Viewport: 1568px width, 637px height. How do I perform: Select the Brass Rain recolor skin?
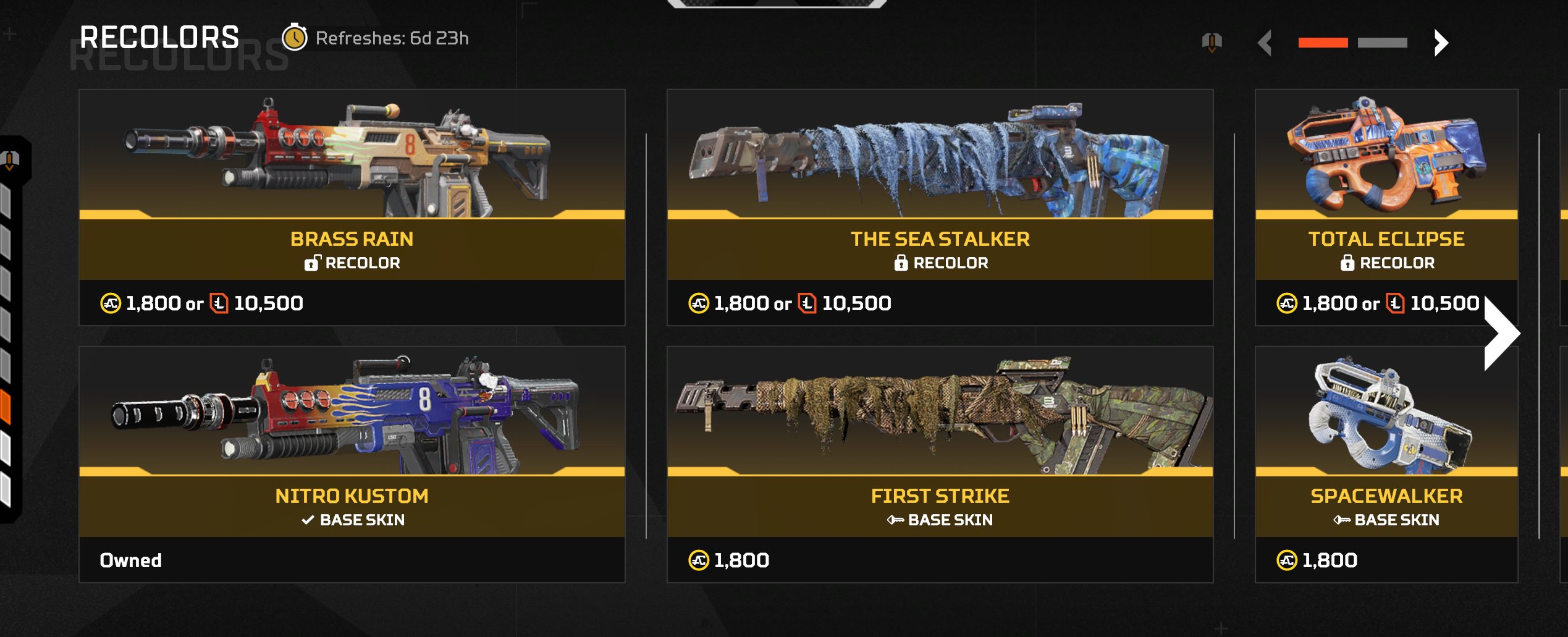352,207
